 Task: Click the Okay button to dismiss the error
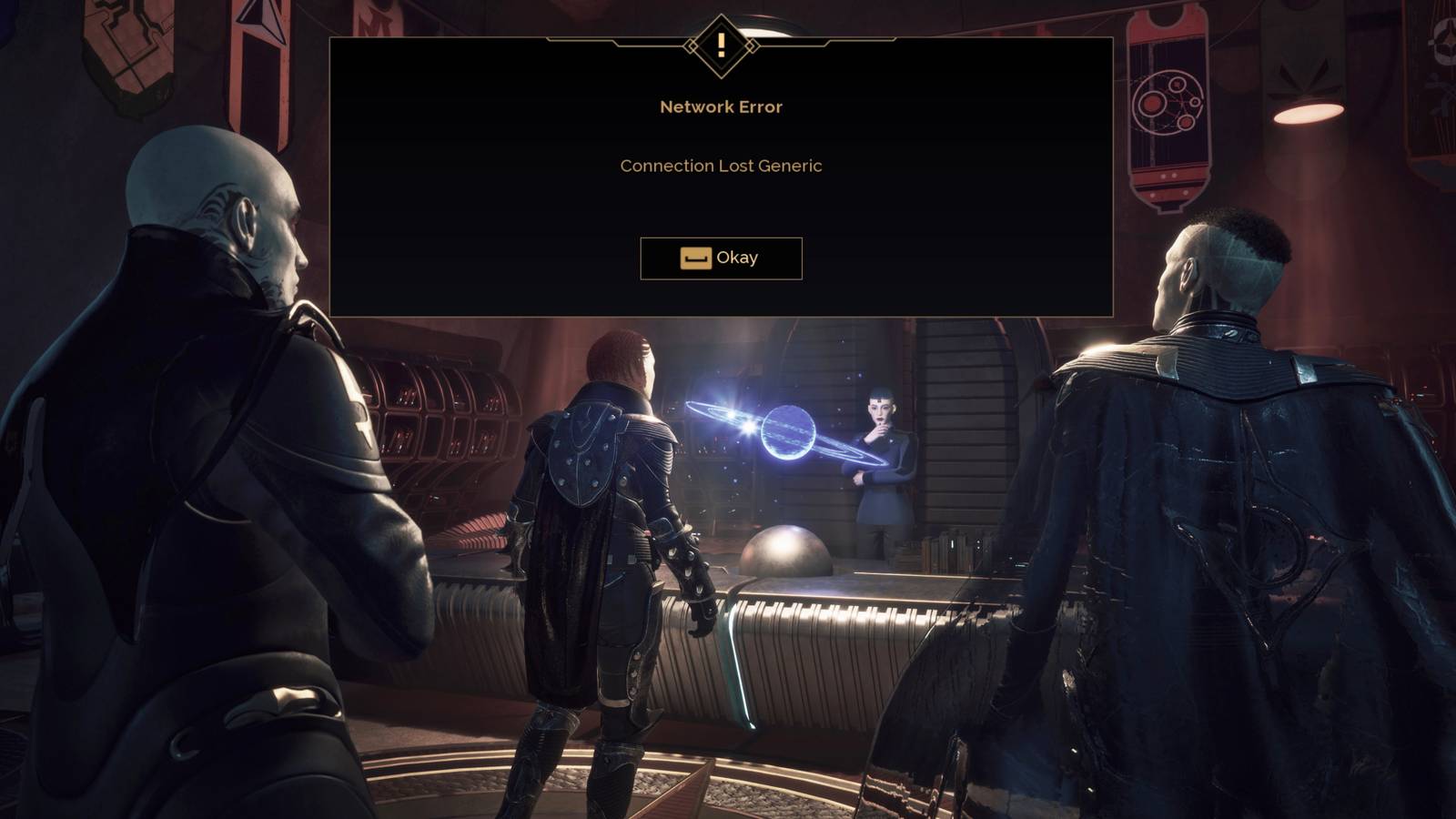point(722,258)
